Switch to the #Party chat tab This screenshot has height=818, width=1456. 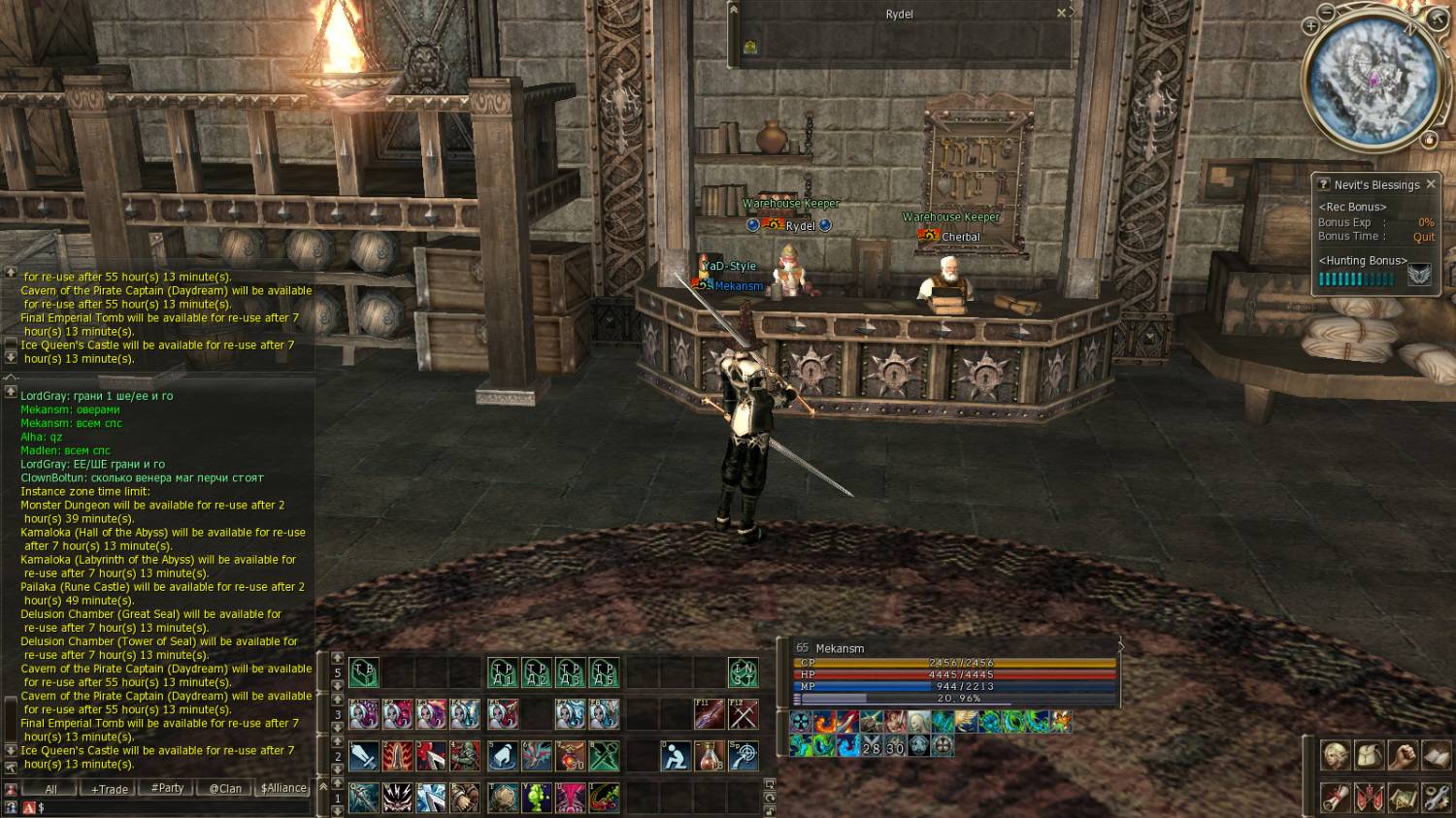point(167,788)
